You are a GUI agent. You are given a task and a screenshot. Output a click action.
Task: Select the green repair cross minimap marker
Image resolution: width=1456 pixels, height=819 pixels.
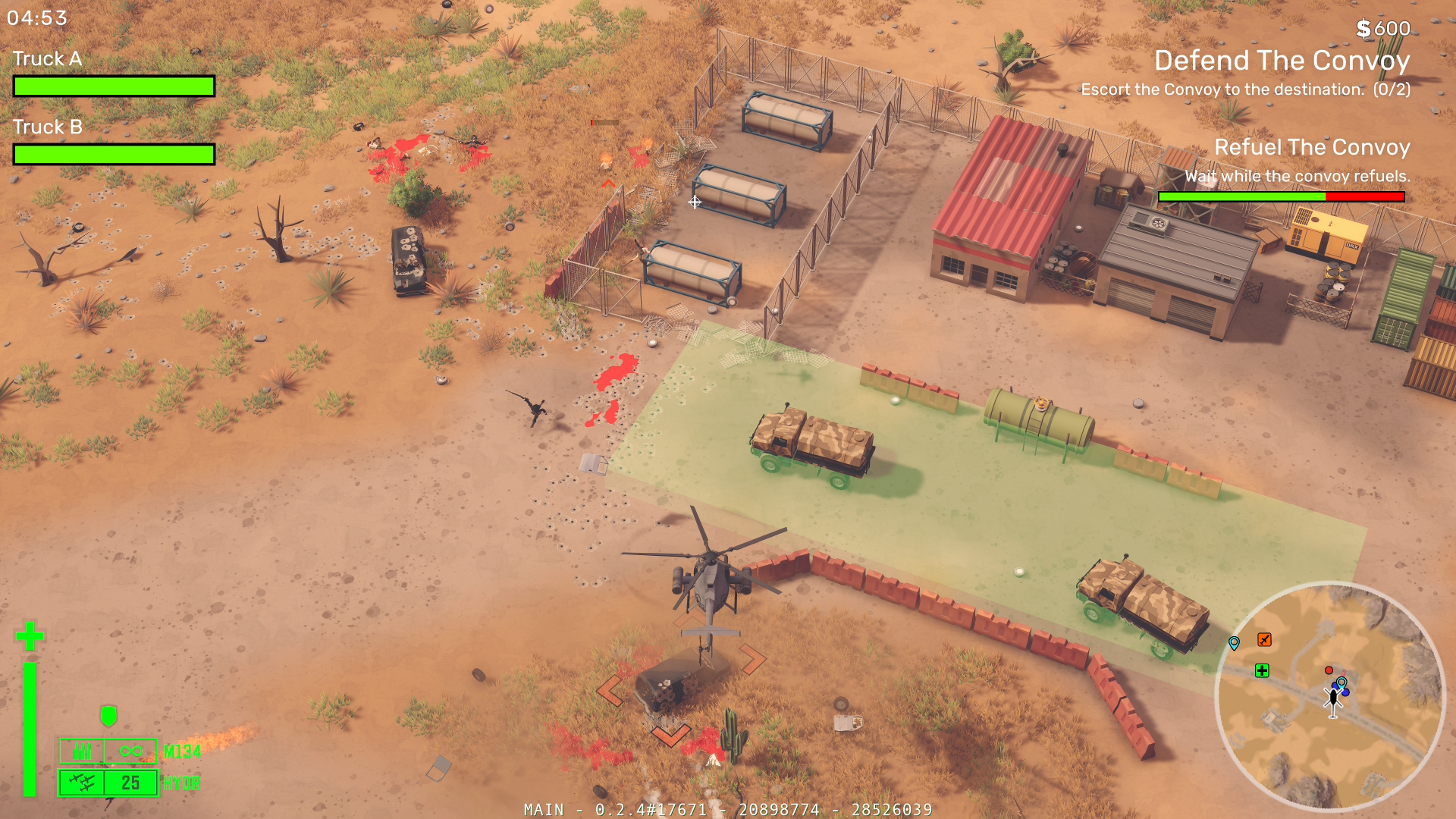1262,670
